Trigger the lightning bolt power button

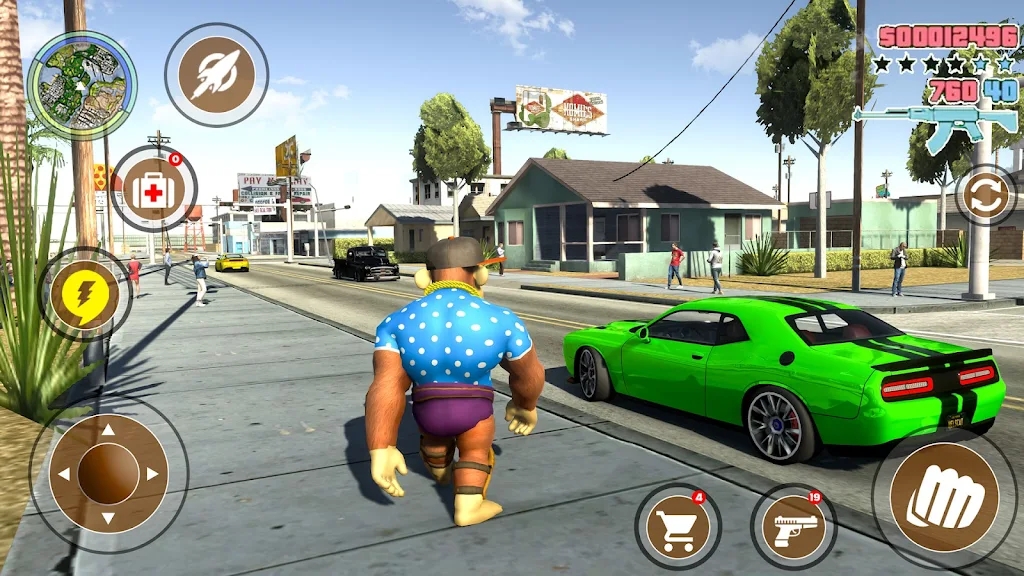85,294
